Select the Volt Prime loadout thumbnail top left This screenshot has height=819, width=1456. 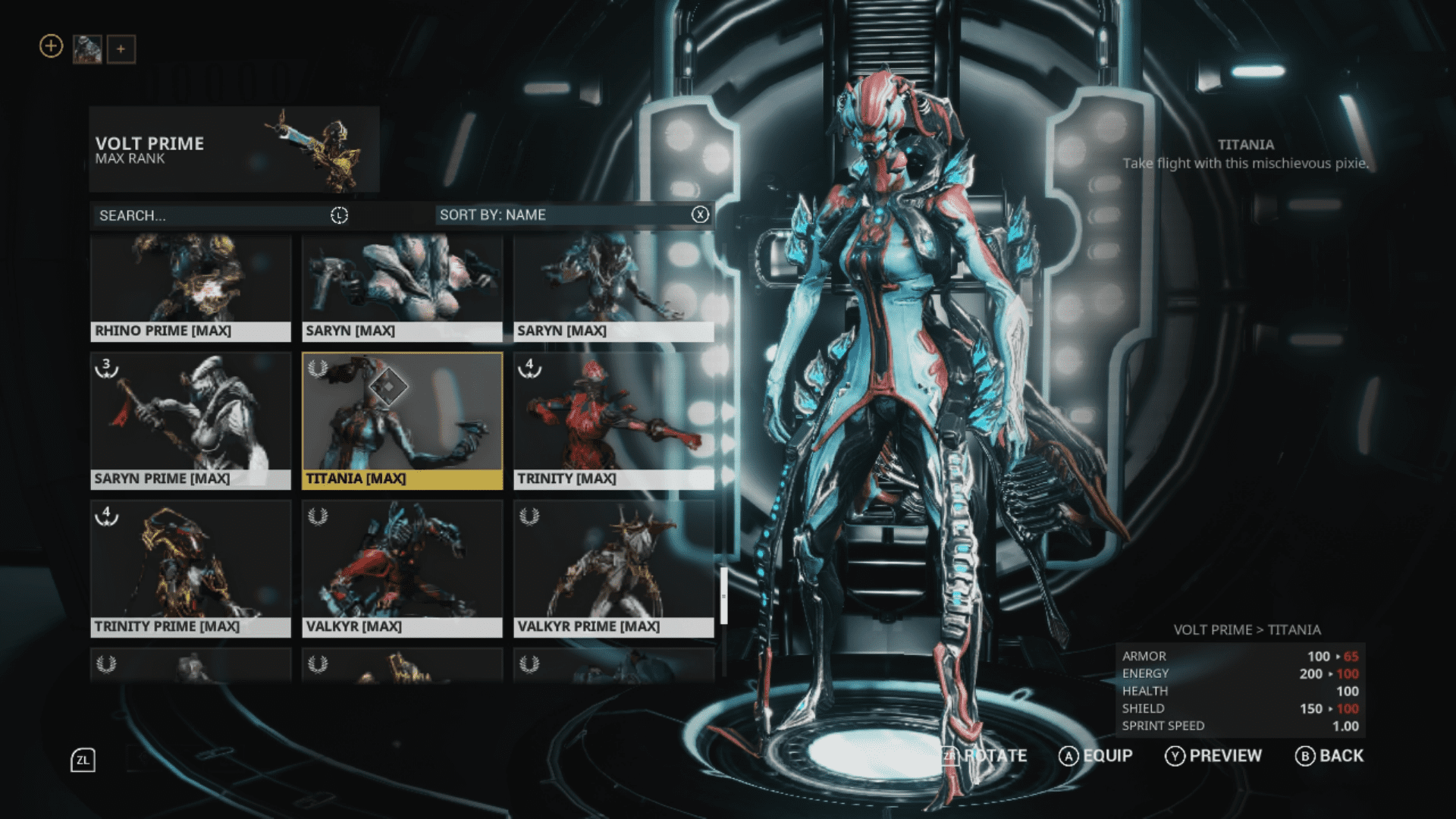[86, 50]
